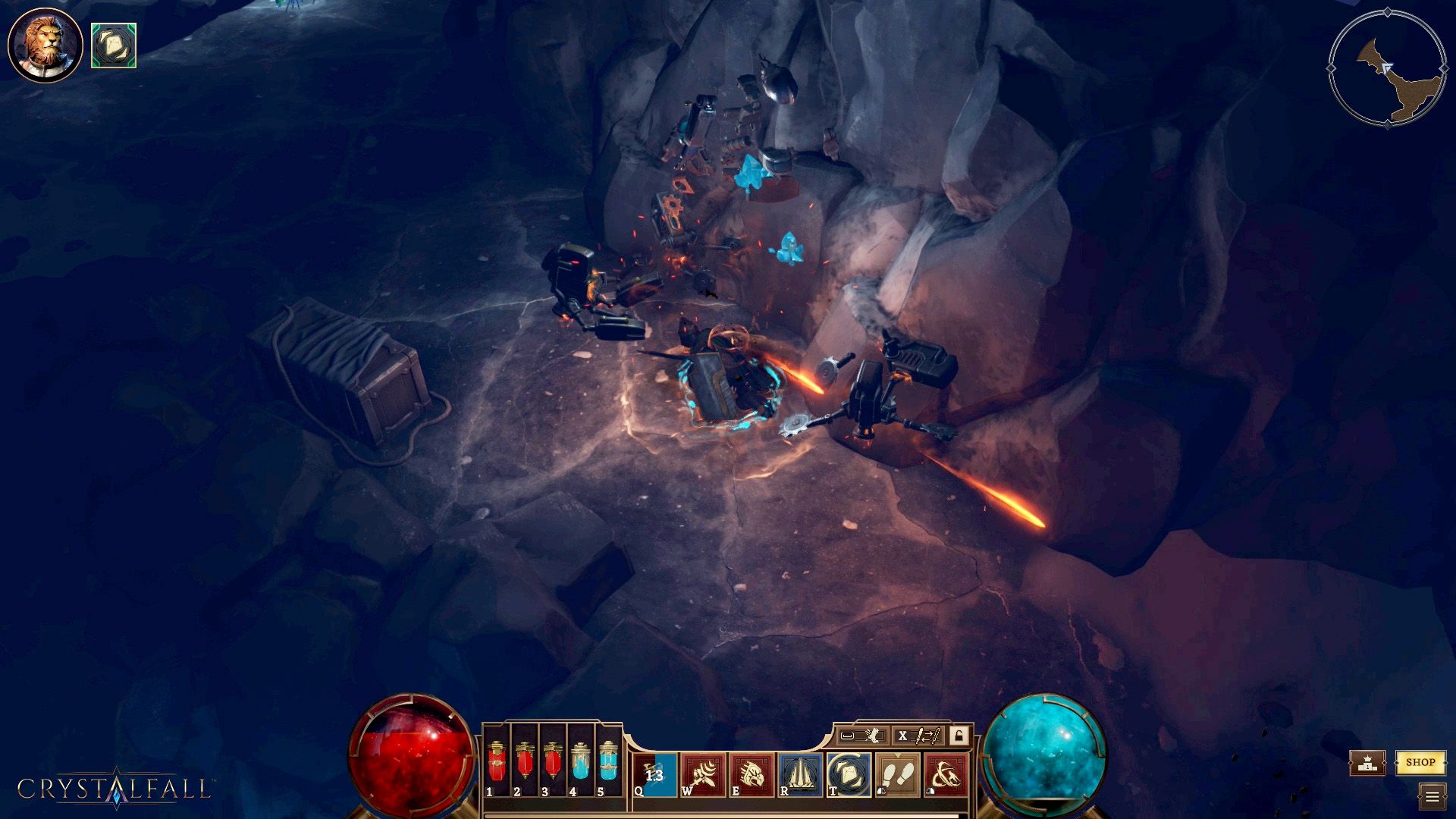Viewport: 1456px width, 819px height.
Task: Use the red potion in slot 3
Action: (x=553, y=762)
